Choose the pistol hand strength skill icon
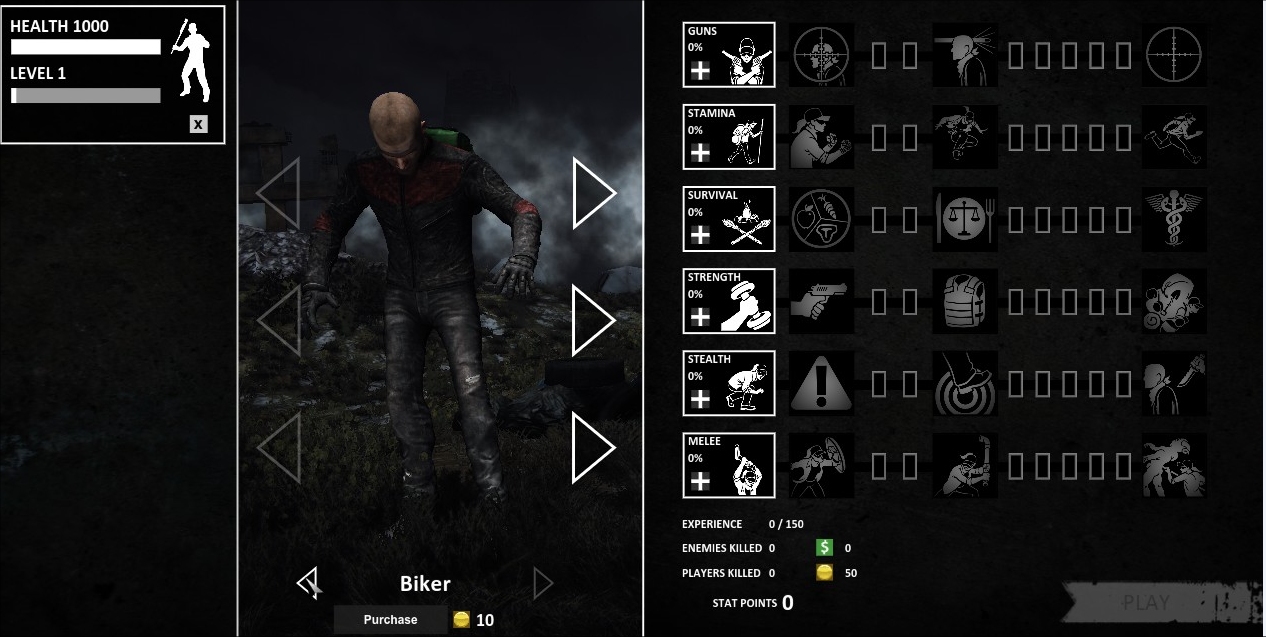Viewport: 1266px width, 637px height. click(822, 301)
